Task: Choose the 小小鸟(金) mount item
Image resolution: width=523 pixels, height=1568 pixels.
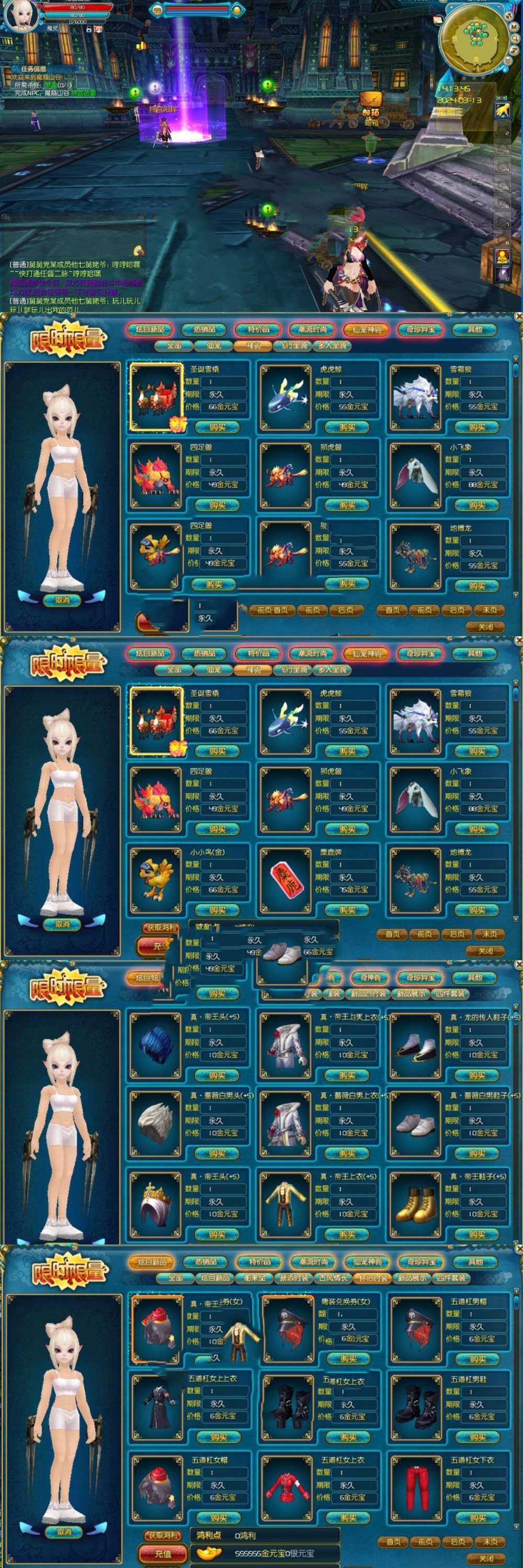Action: (156, 879)
